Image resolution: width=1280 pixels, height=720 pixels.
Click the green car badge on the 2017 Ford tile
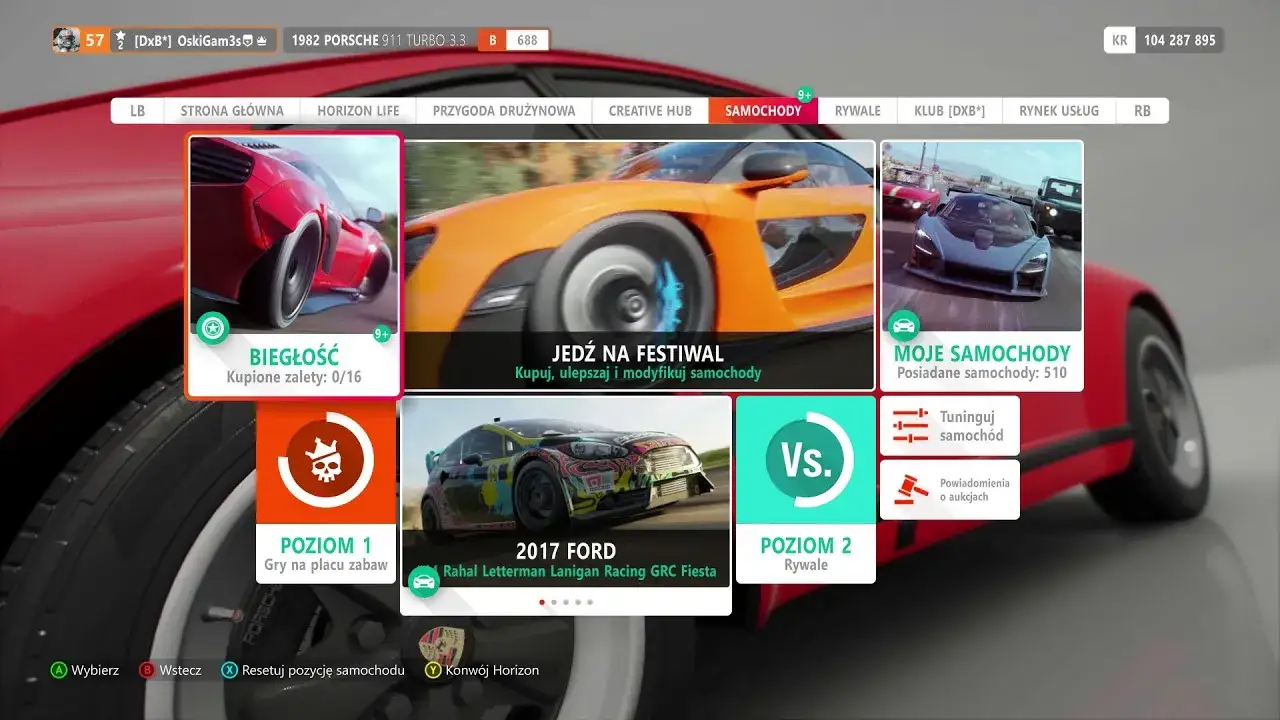(424, 580)
